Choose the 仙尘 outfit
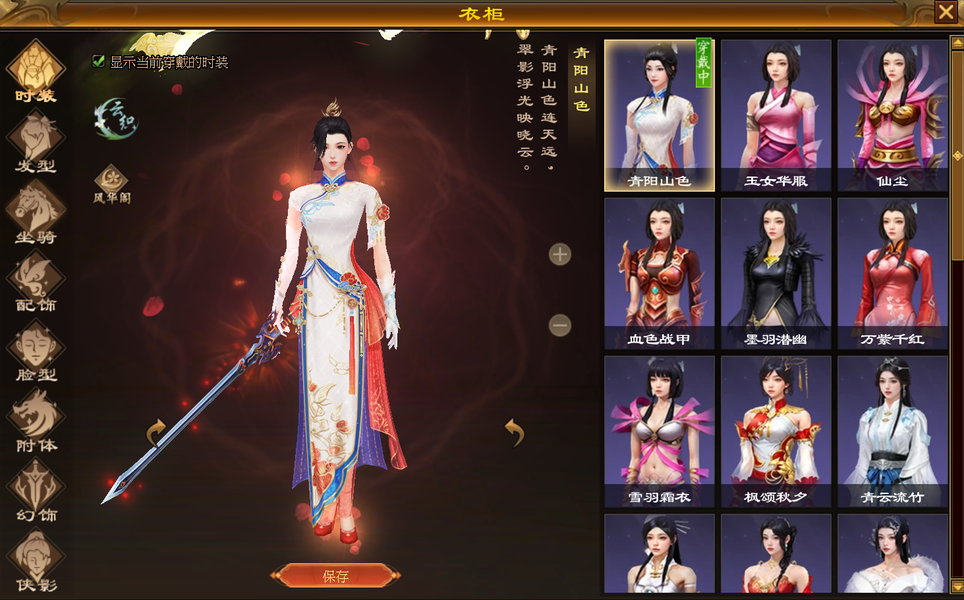 pyautogui.click(x=892, y=115)
